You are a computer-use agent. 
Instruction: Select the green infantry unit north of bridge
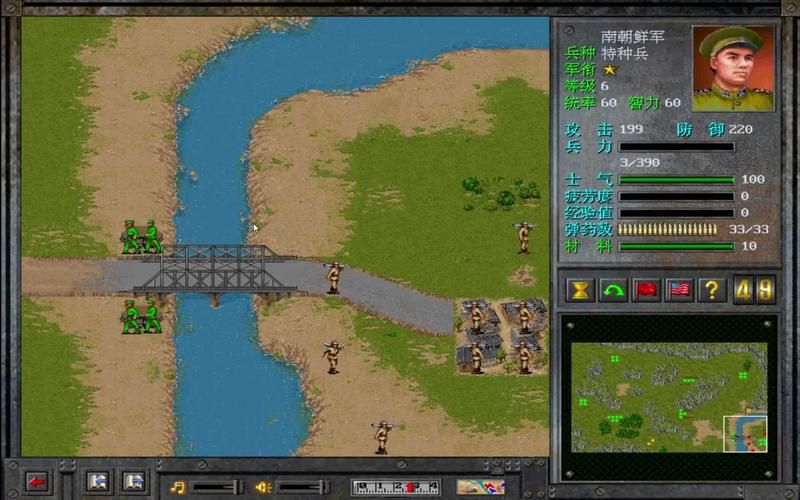(x=141, y=238)
